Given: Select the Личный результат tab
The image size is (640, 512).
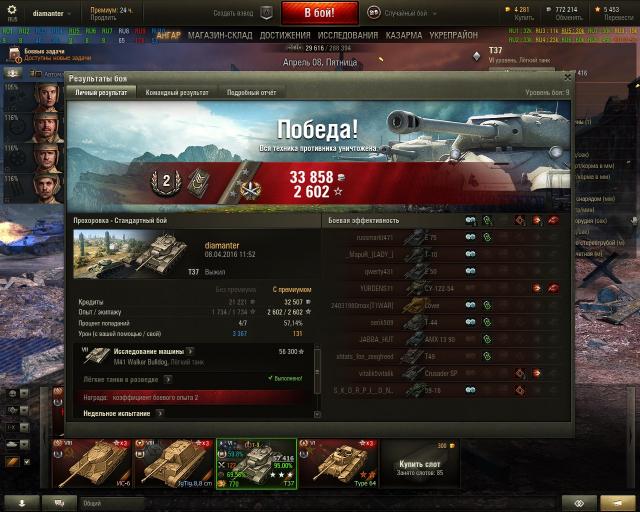Looking at the screenshot, I should coord(101,92).
